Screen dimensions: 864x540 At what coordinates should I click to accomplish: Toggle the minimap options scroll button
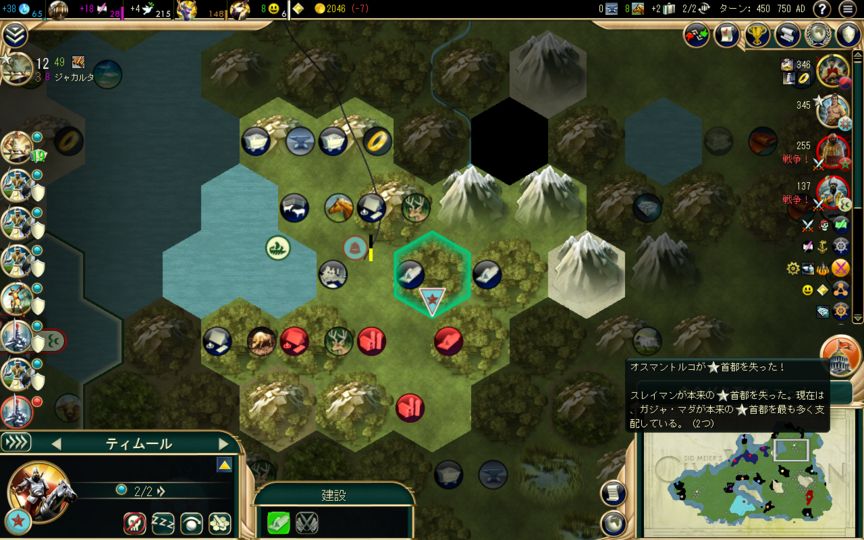point(614,494)
